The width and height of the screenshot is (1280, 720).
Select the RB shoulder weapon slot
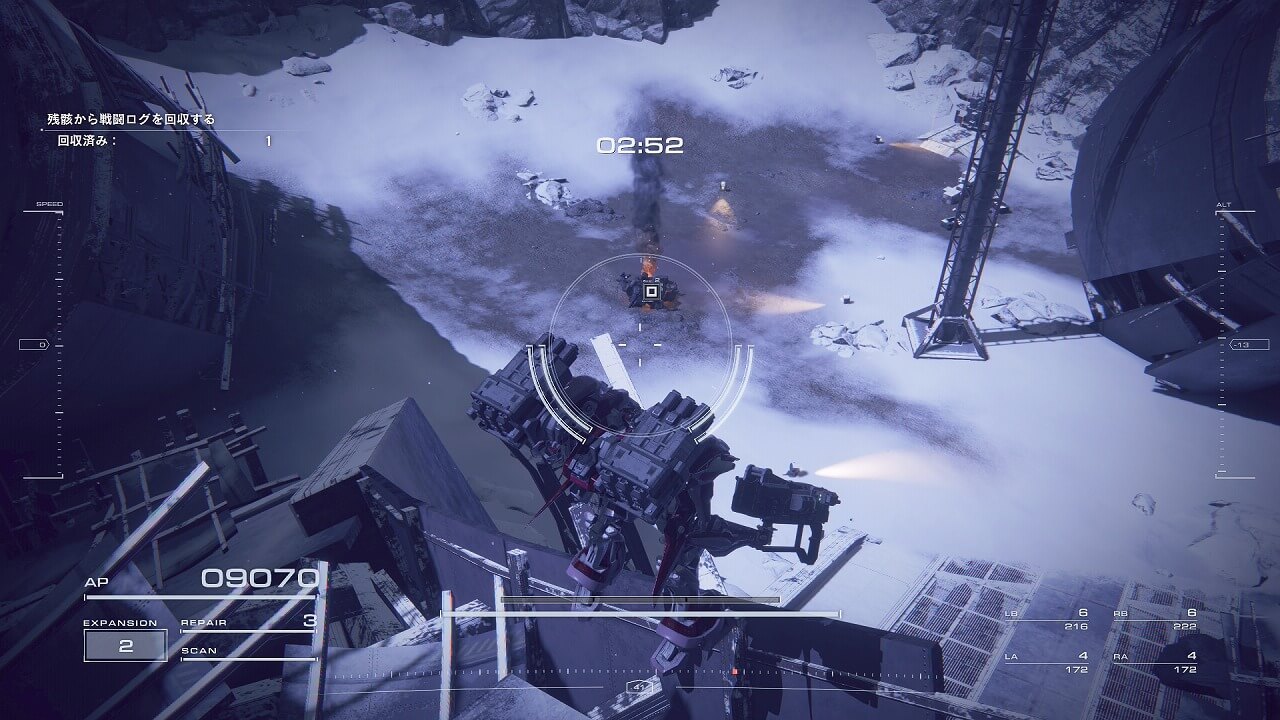[x=1155, y=619]
